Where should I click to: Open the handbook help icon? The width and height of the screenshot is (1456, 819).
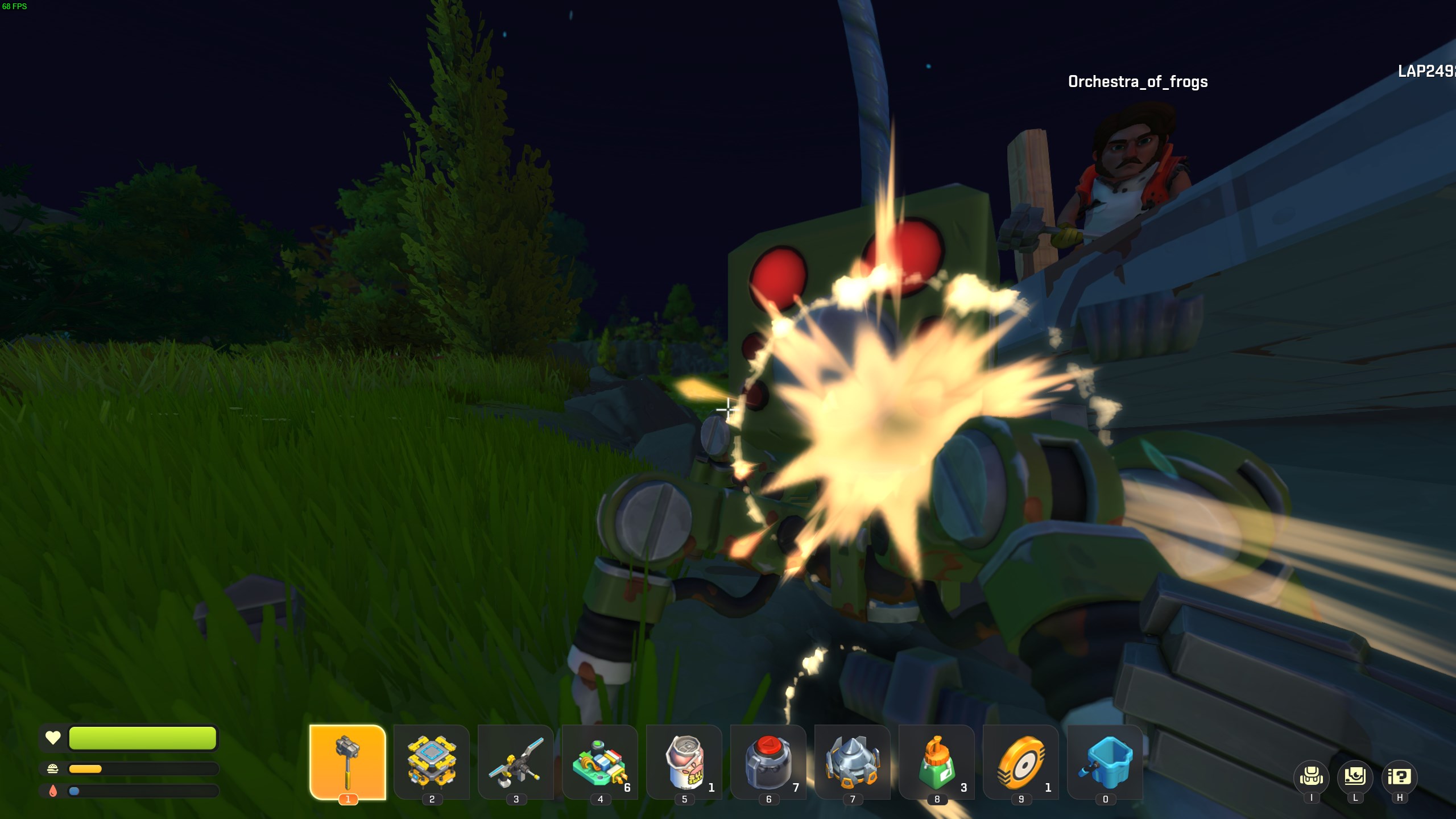(x=1399, y=777)
